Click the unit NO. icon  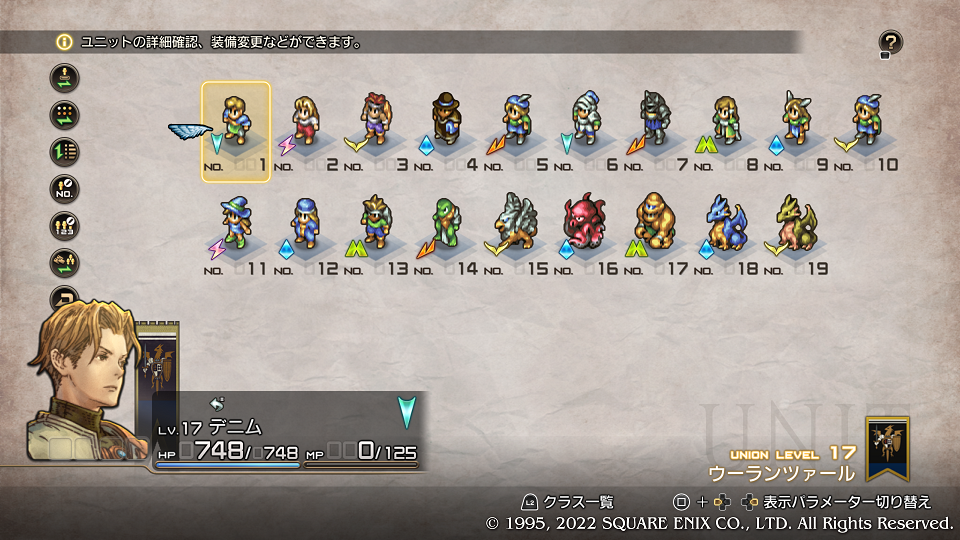64,189
